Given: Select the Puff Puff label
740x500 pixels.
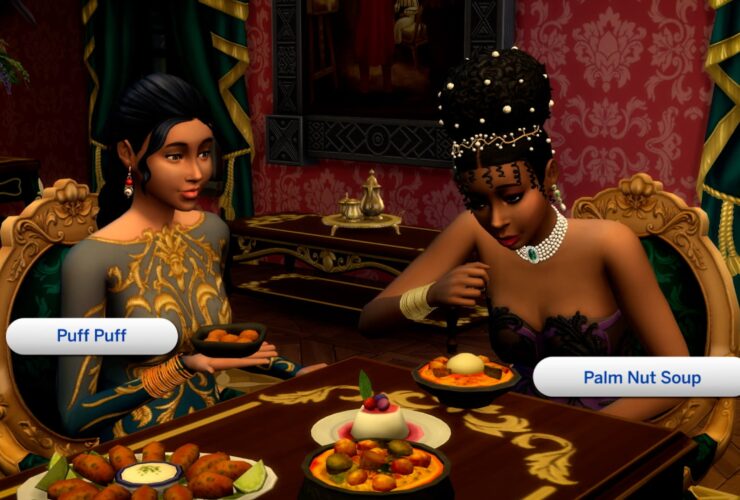Looking at the screenshot, I should click(x=91, y=336).
